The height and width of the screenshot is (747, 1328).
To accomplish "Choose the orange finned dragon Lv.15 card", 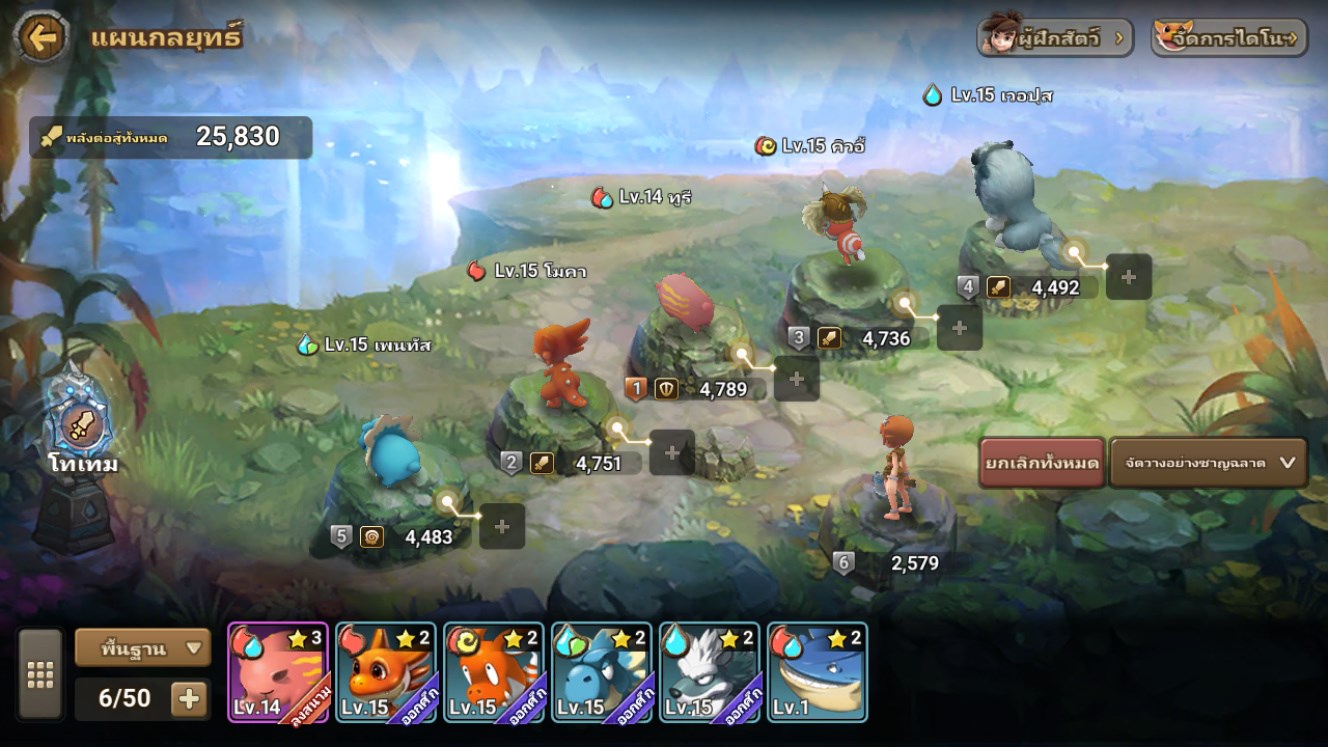I will tap(386, 672).
